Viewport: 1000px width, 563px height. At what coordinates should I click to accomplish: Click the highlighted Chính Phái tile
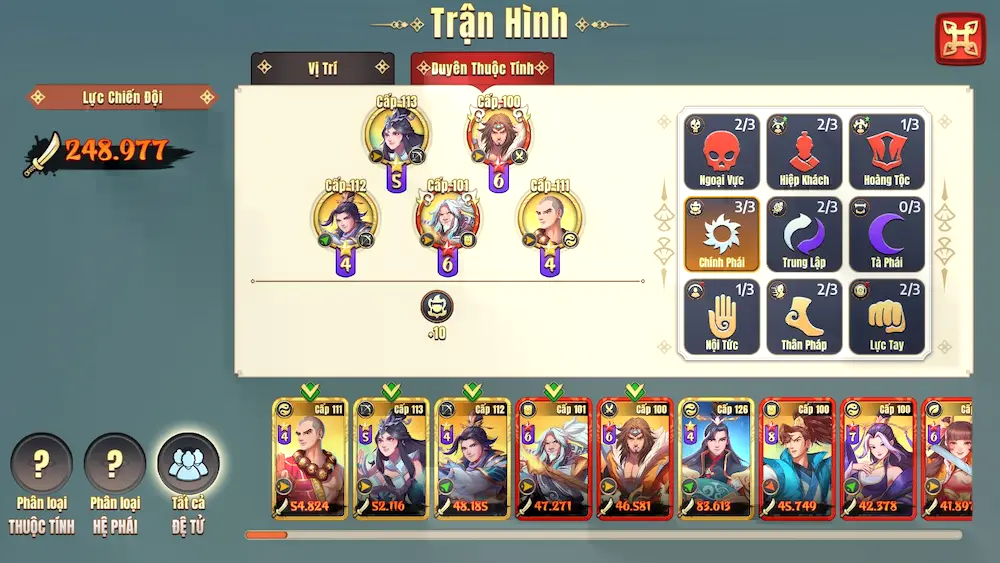(722, 235)
